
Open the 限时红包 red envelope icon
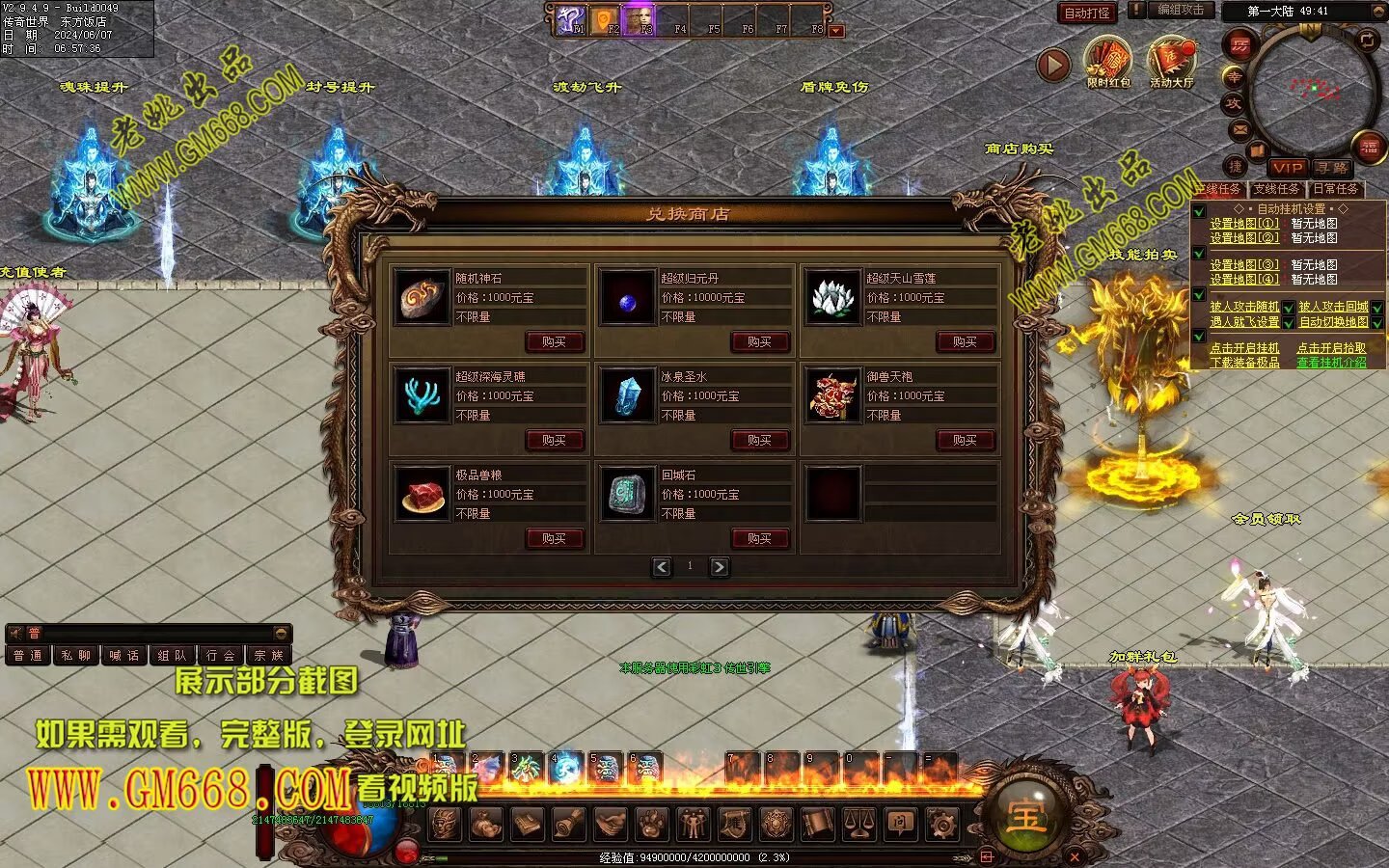coord(1107,60)
